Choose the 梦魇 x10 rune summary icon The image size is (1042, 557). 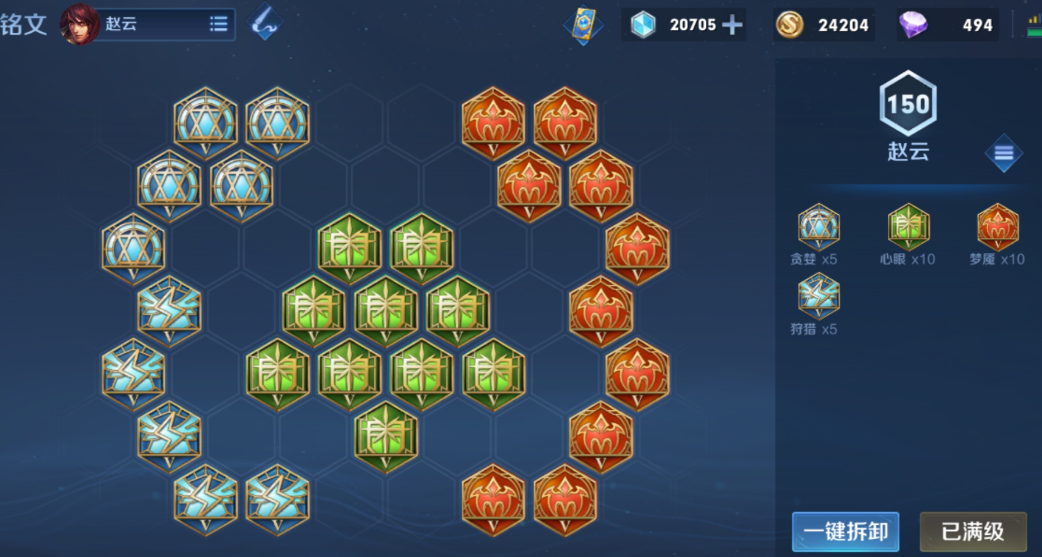tap(997, 227)
